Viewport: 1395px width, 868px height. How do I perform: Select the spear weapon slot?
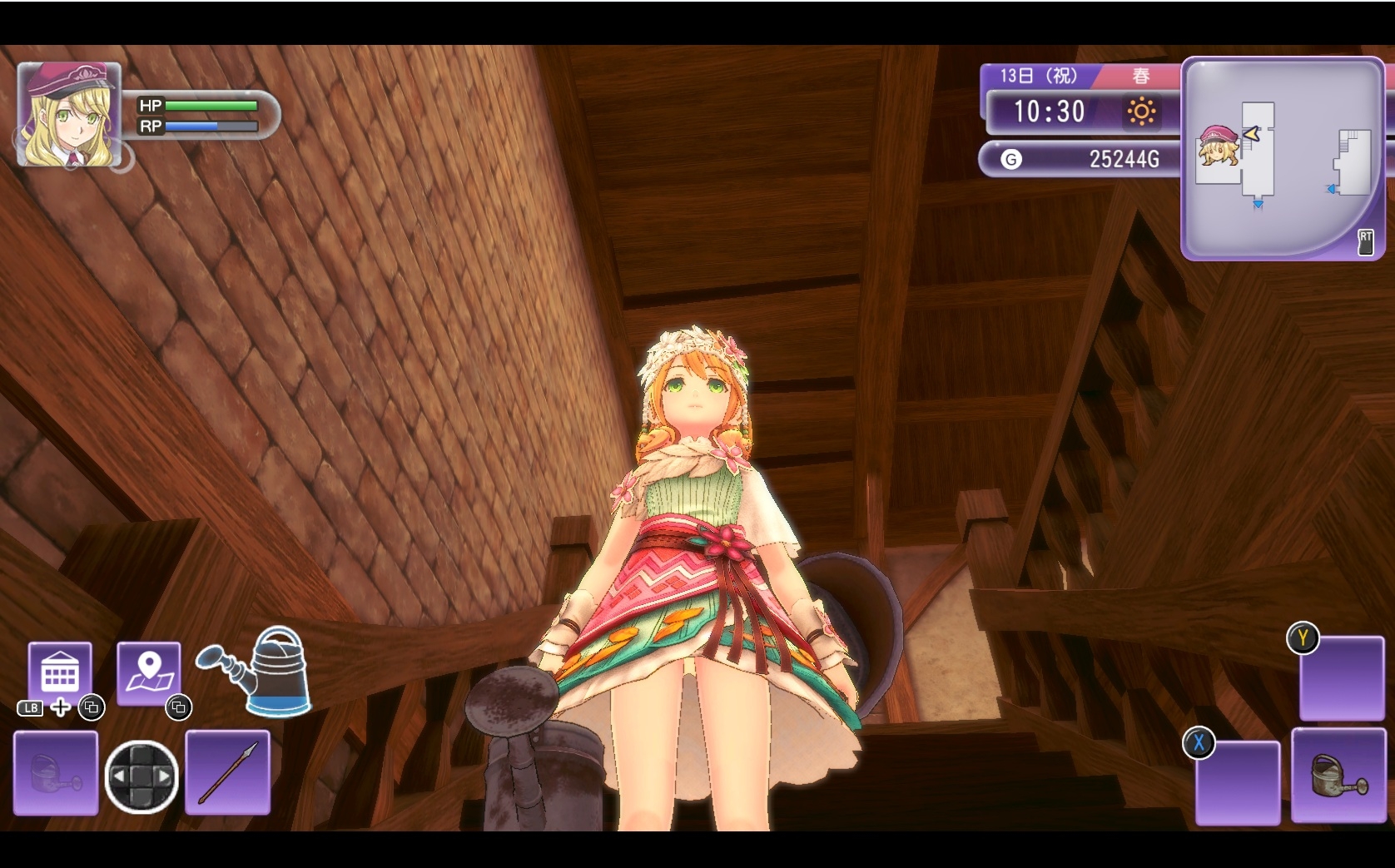tap(227, 772)
